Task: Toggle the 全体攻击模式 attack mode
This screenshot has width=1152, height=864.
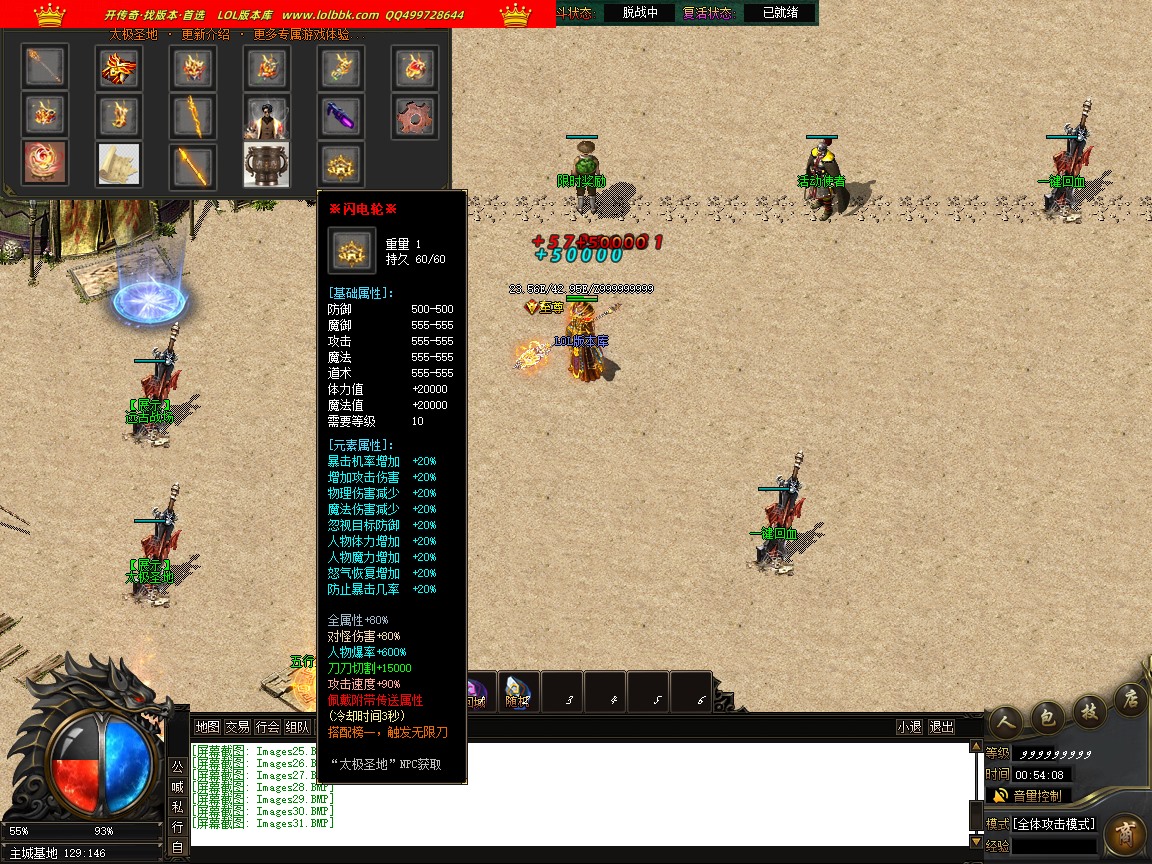Action: point(1054,824)
